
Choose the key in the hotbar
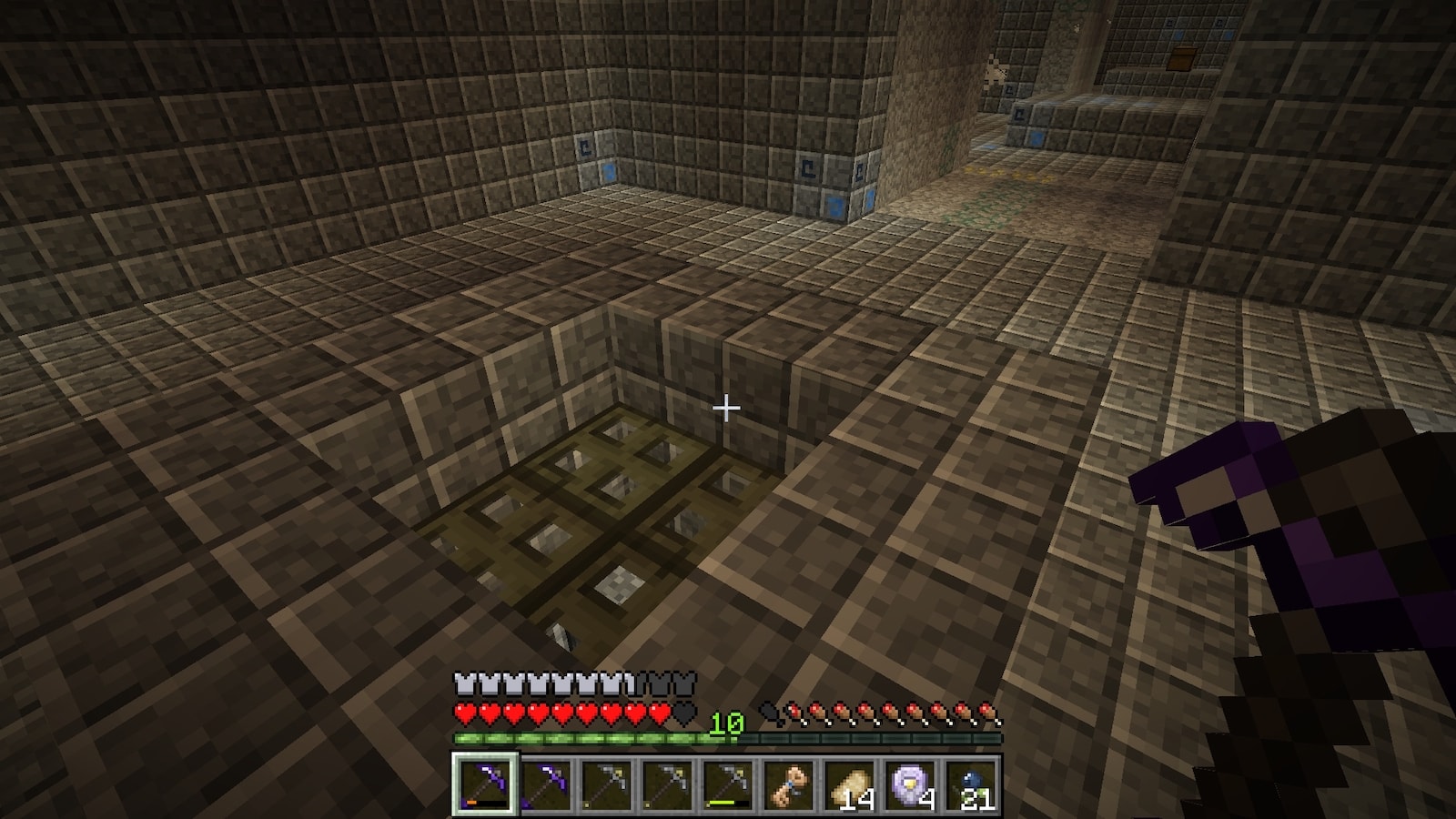coord(789,784)
